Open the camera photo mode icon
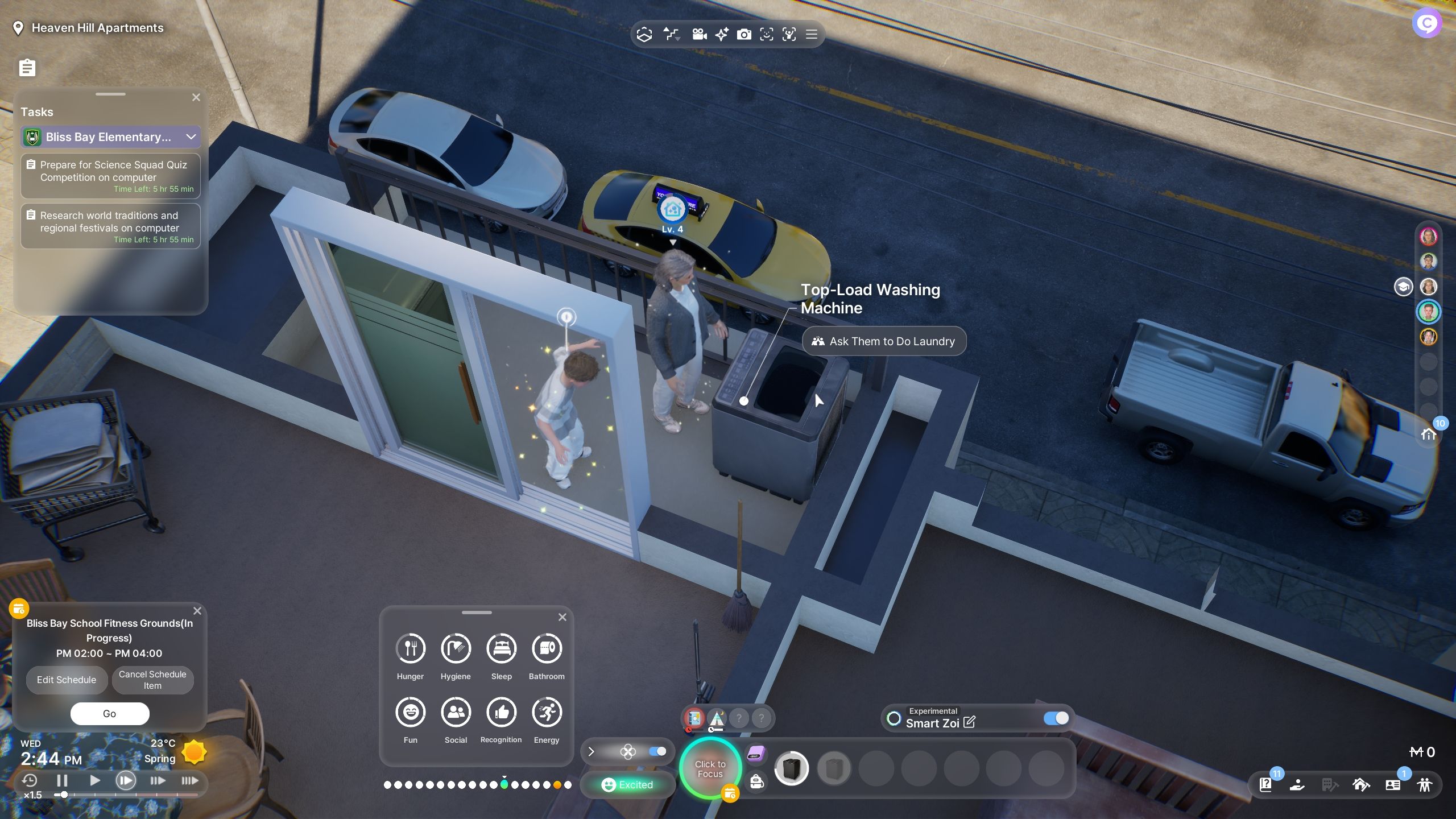 744,35
